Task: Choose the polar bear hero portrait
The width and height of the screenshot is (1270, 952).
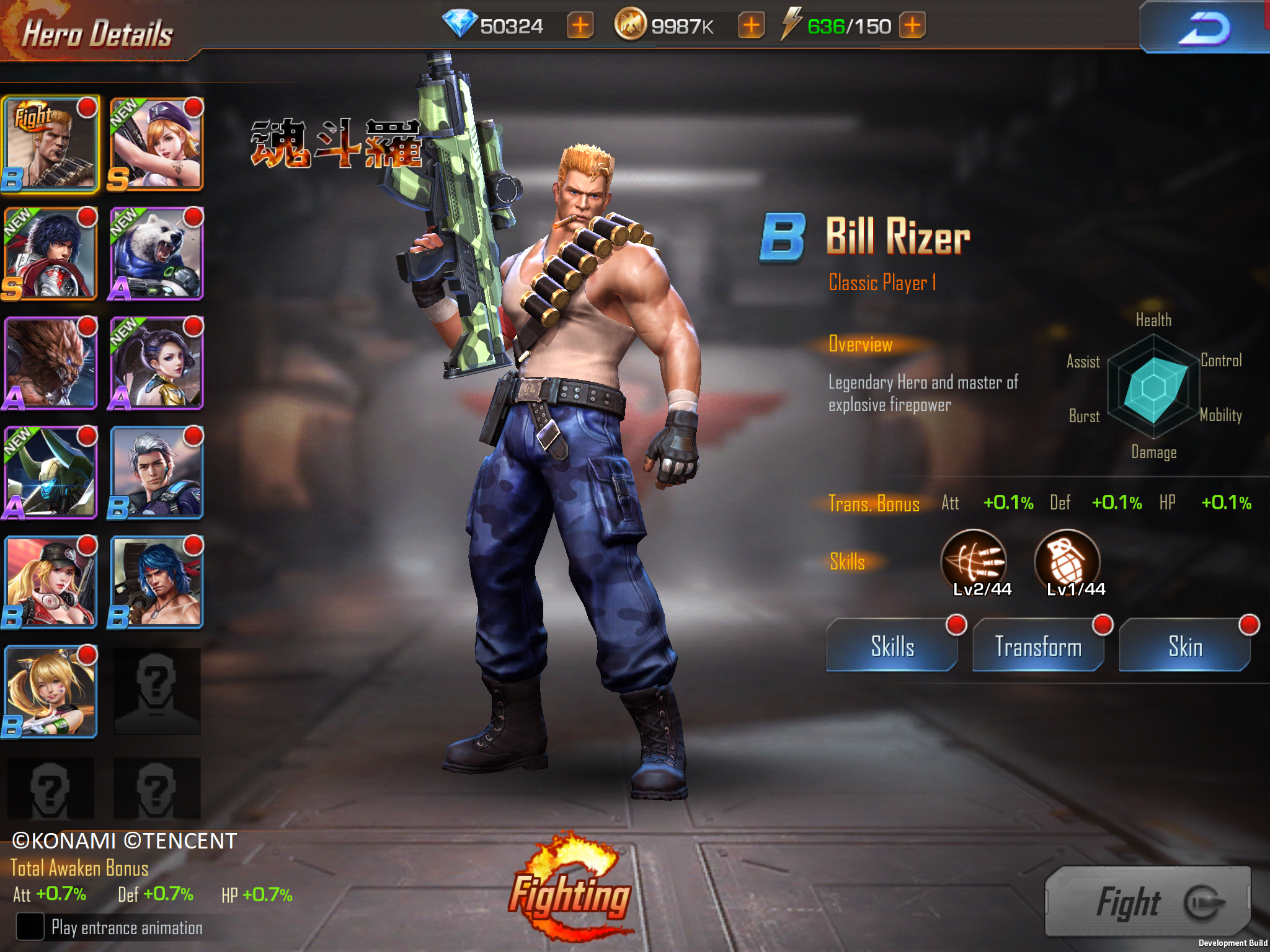Action: 156,253
